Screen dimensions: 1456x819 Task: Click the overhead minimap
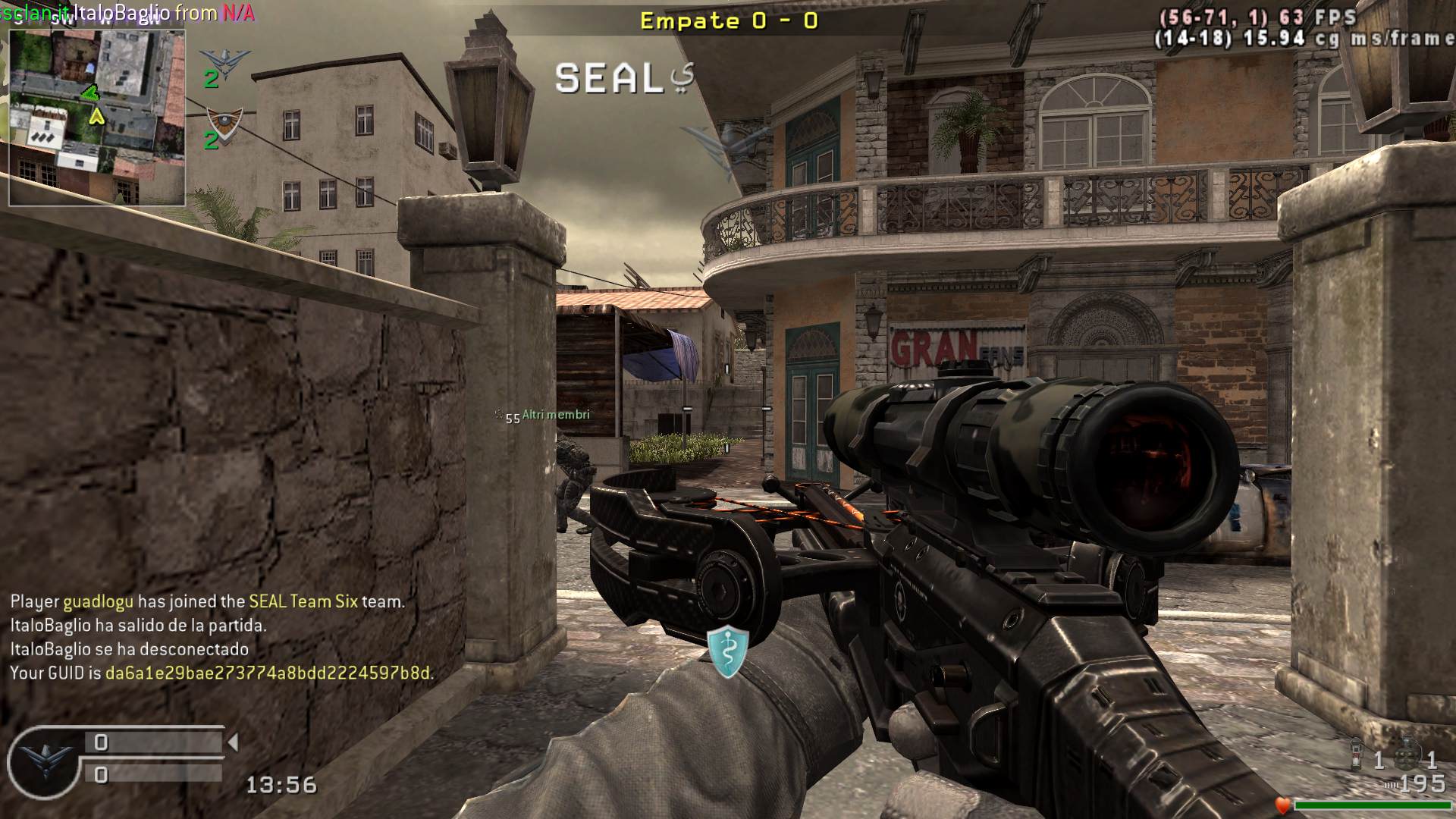point(97,118)
